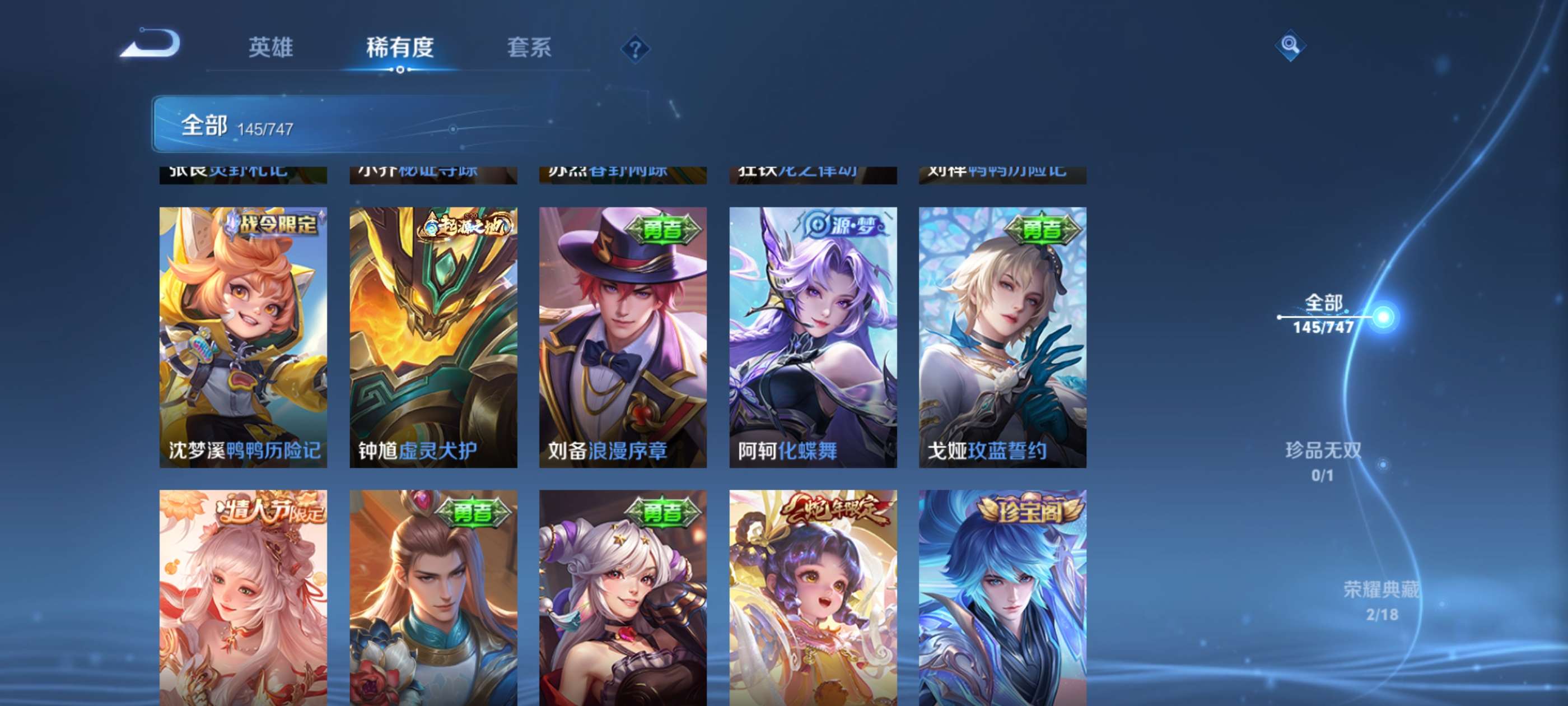Open the skin search magnifier

[x=1290, y=45]
